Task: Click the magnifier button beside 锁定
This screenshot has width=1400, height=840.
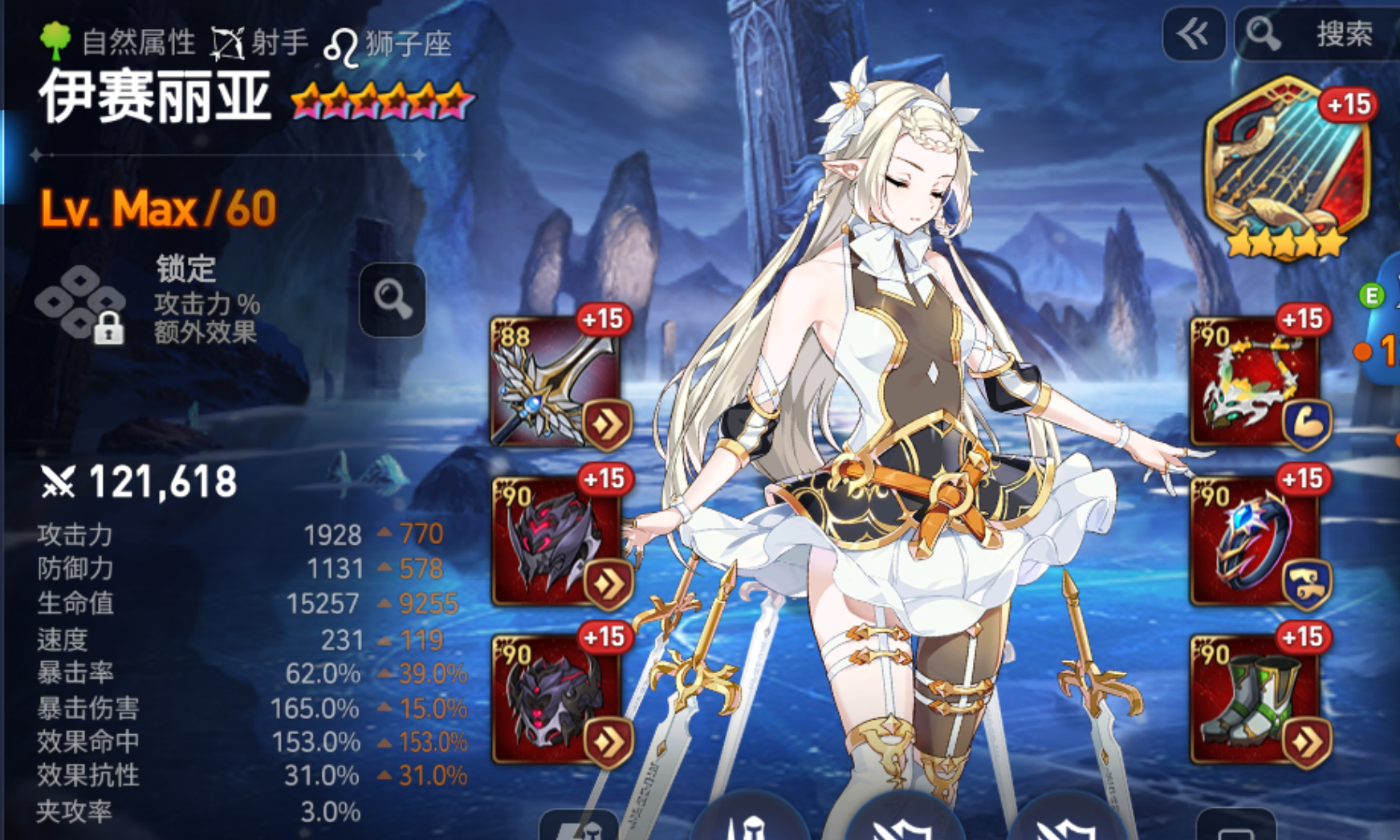Action: click(392, 299)
